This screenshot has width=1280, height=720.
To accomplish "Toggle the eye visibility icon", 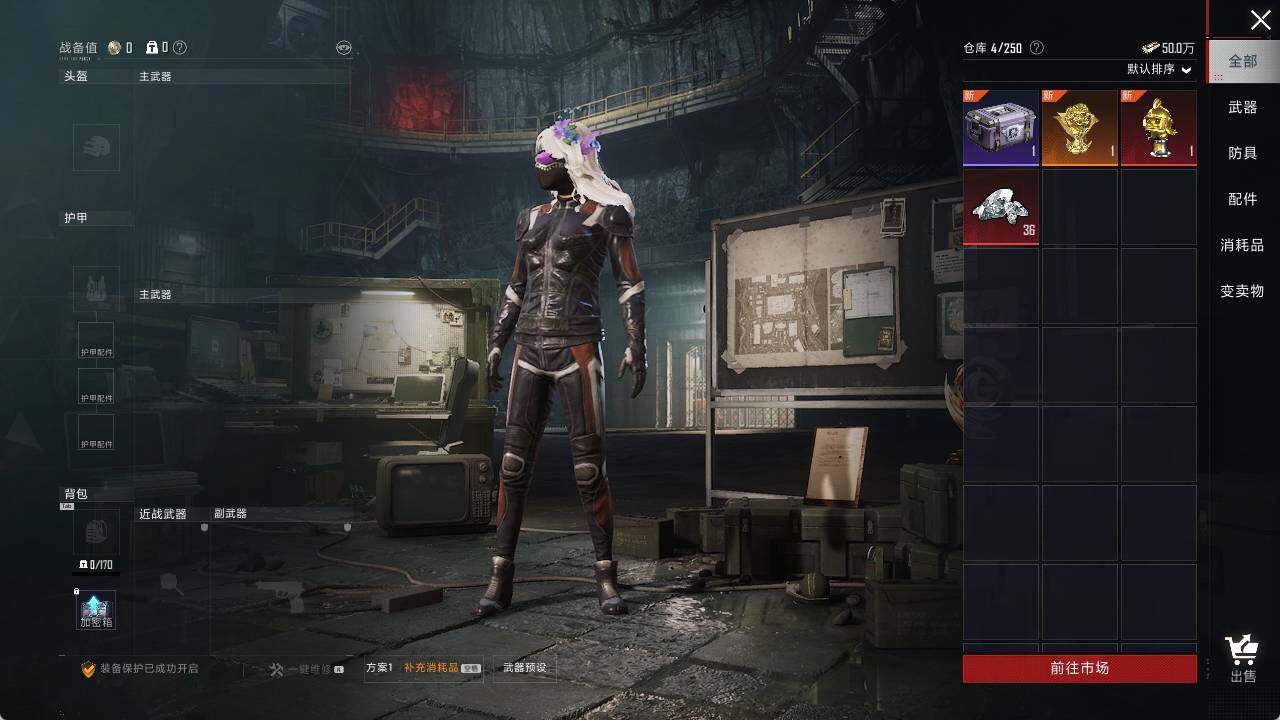I will [344, 47].
